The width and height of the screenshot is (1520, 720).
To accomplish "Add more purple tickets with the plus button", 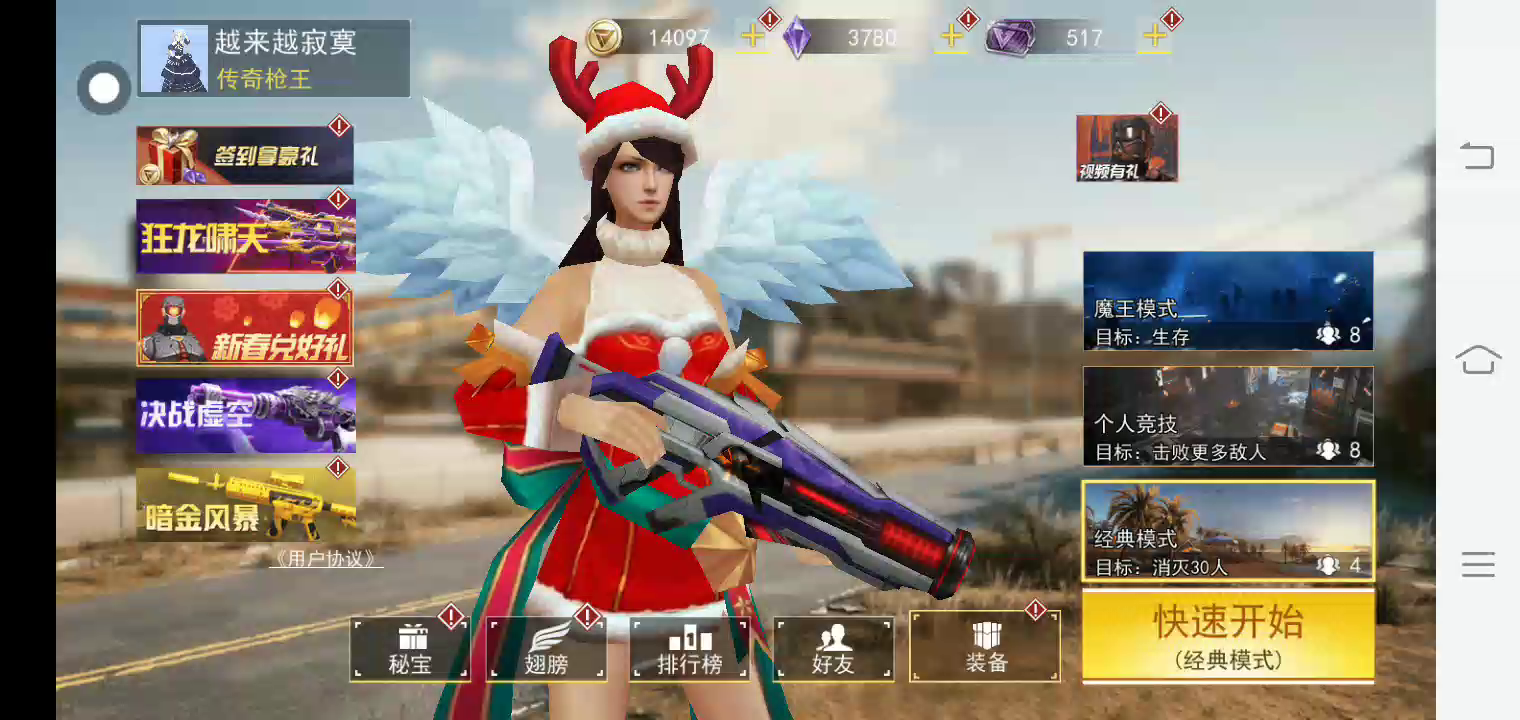I will pos(1155,38).
